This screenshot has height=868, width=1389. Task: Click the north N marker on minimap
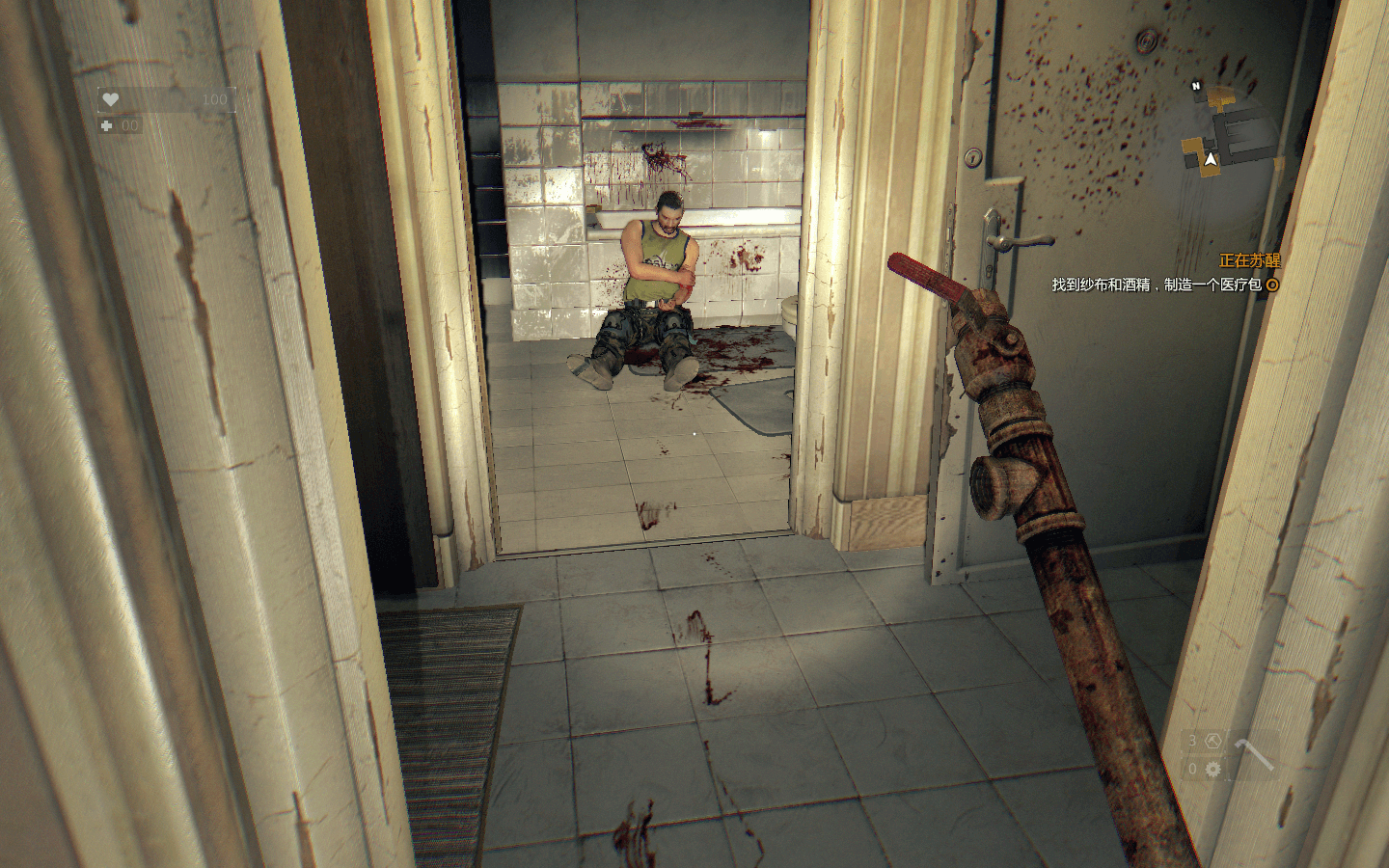click(1196, 86)
